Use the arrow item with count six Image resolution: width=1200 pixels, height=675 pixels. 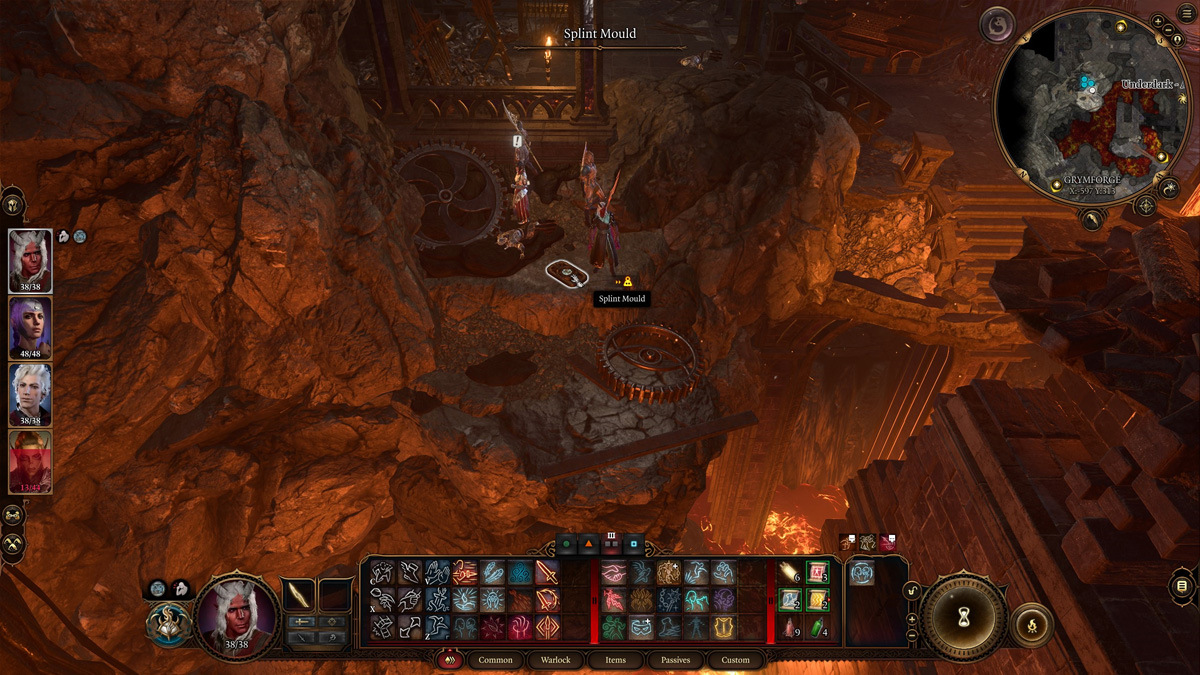pos(790,572)
